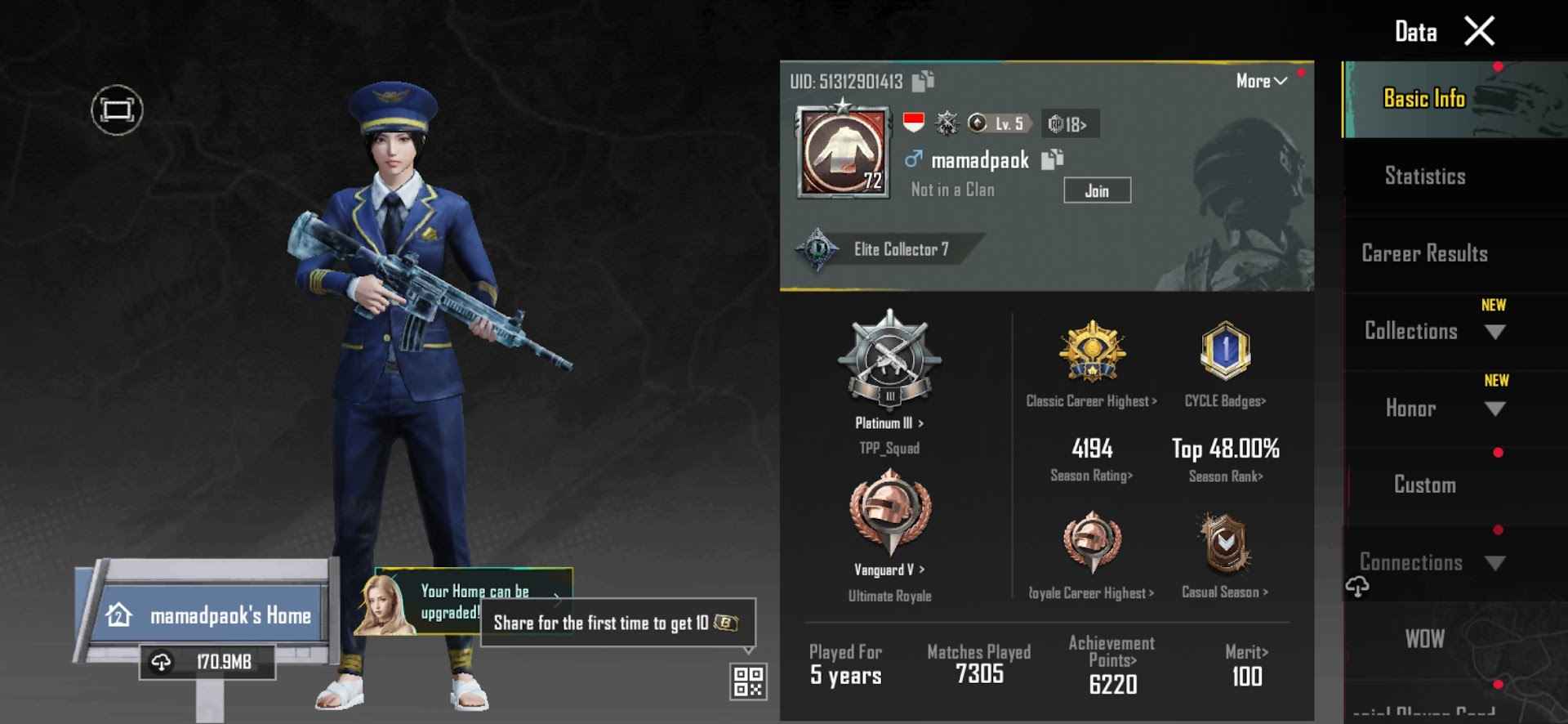Copy the player name mamadpaok
Screen dimensions: 1568x724
[x=1053, y=160]
